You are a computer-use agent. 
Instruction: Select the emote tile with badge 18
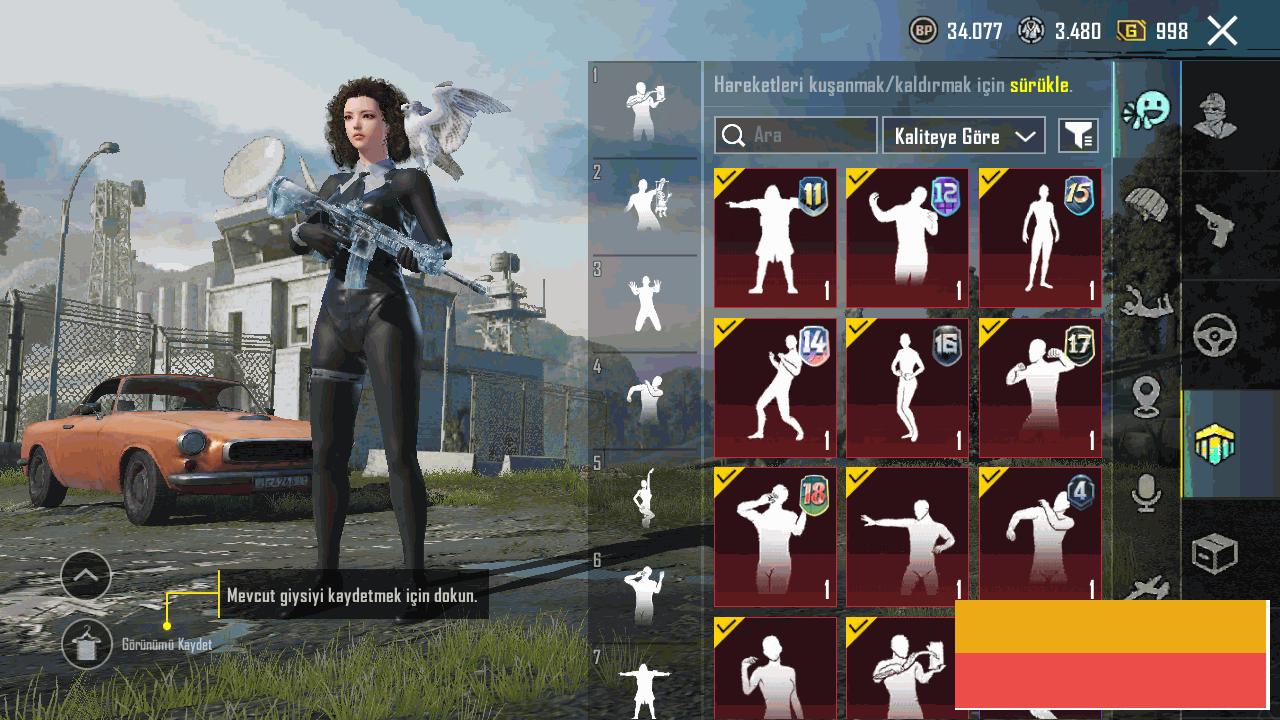(x=775, y=537)
